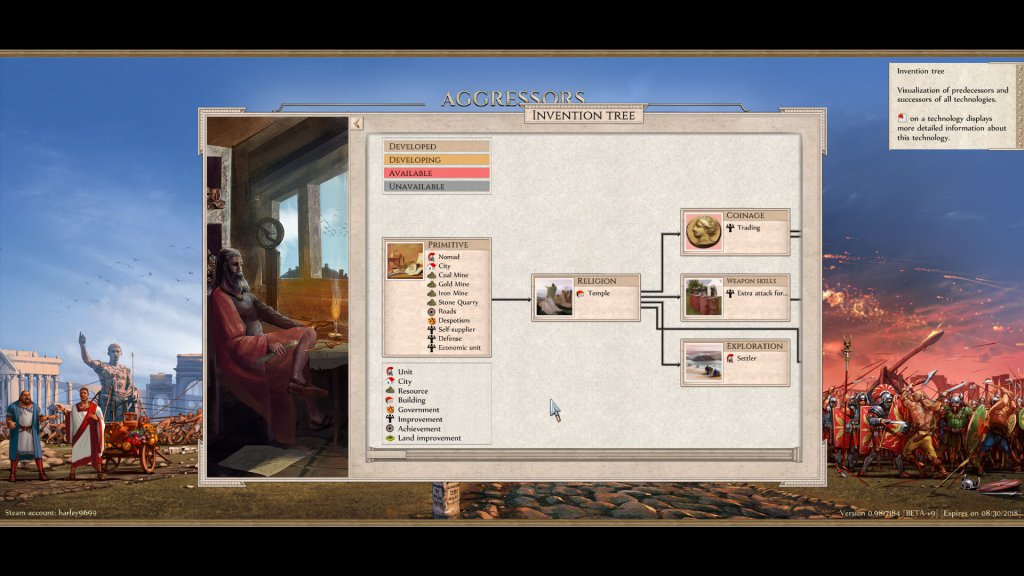Viewport: 1024px width, 576px height.
Task: Click the Coinage gold coin thumbnail
Action: (703, 233)
